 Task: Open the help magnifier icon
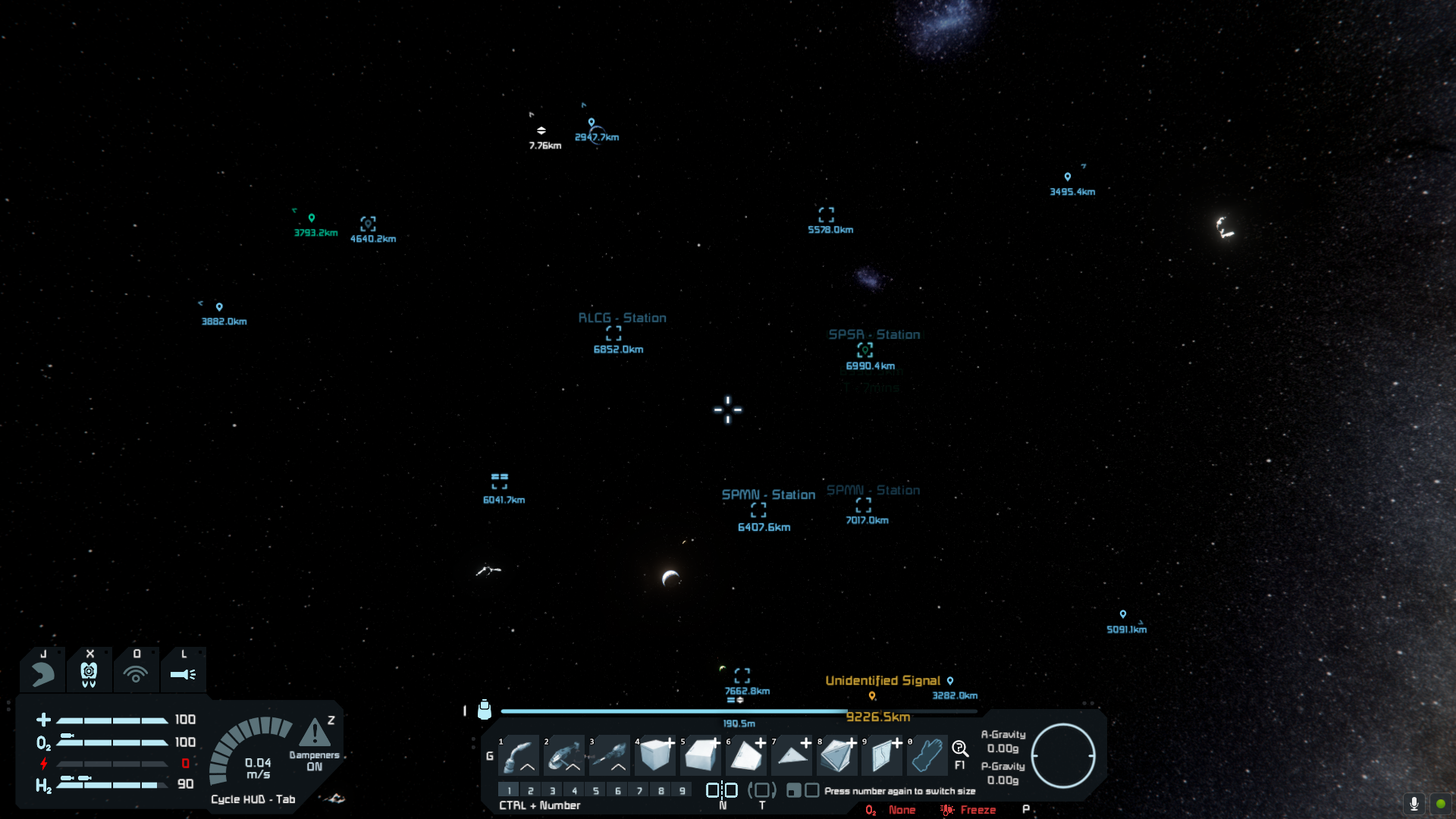point(960,749)
